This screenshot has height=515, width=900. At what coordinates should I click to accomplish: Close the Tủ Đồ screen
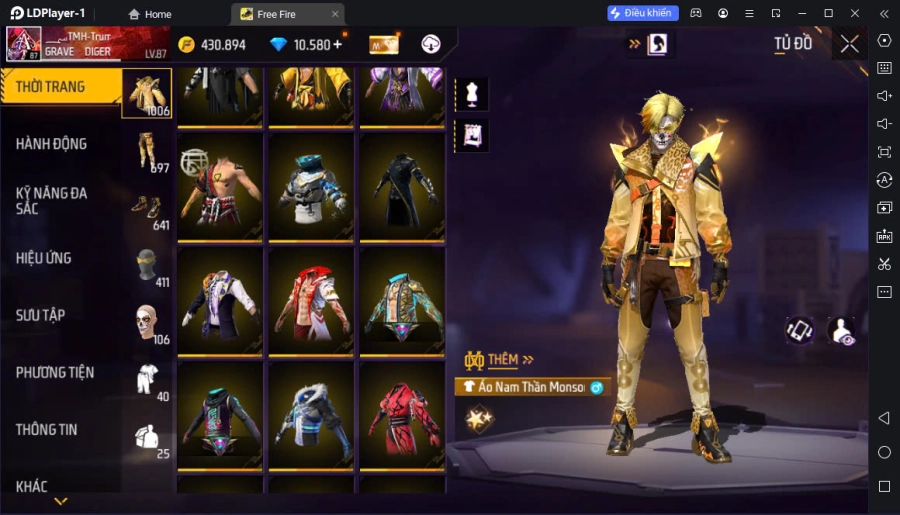849,44
